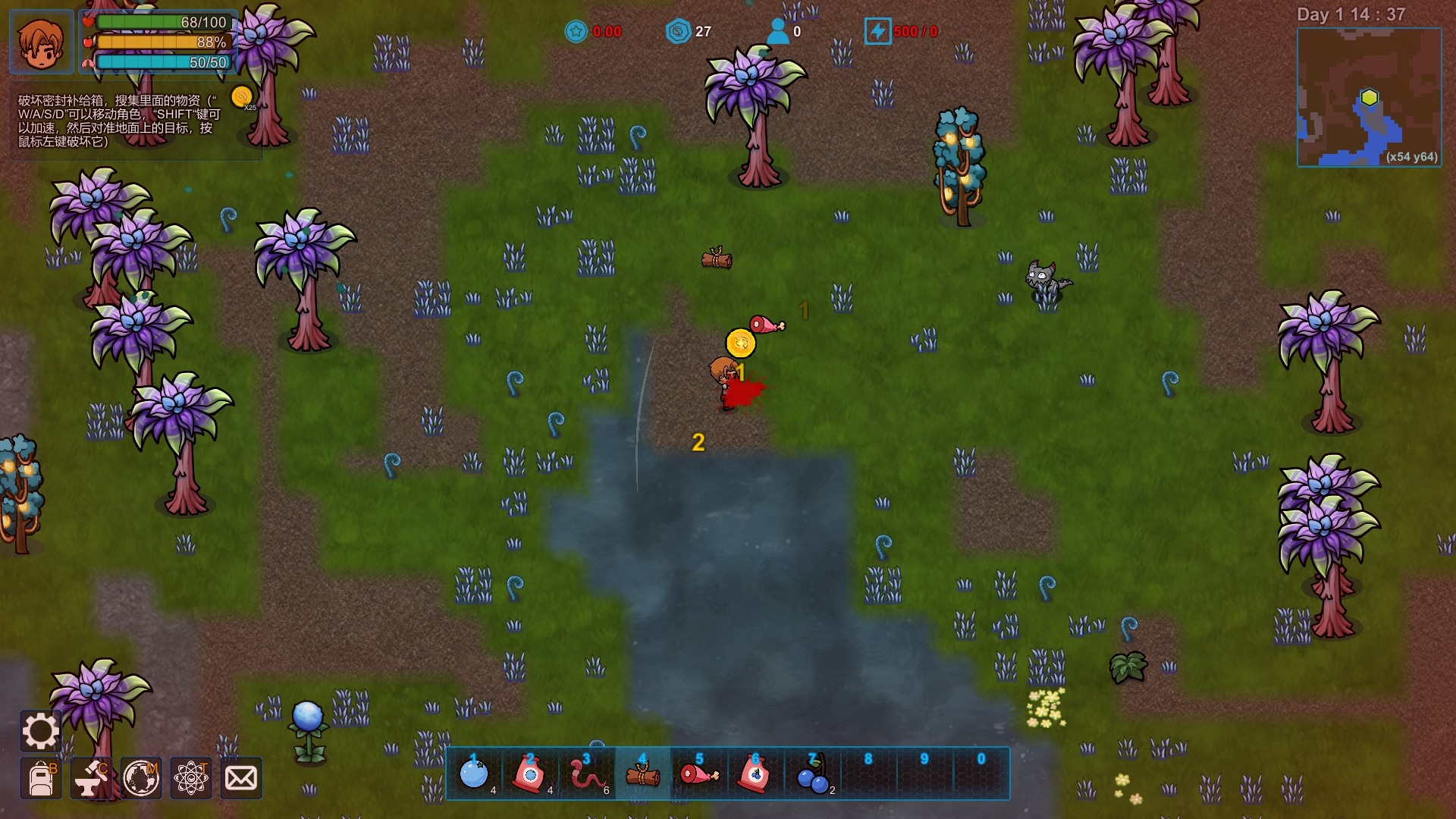Select the raw meat hotbar slot
The image size is (1456, 819).
(699, 774)
